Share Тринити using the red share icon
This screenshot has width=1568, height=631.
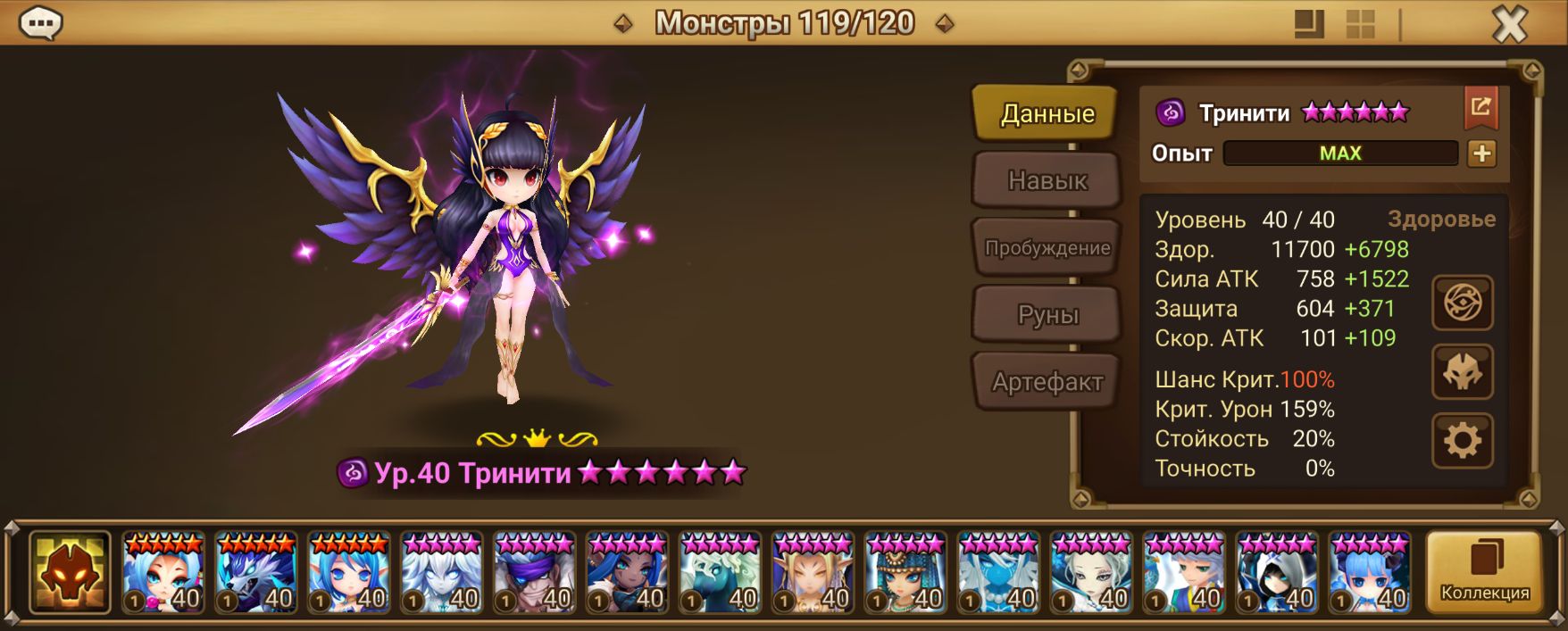[1480, 108]
